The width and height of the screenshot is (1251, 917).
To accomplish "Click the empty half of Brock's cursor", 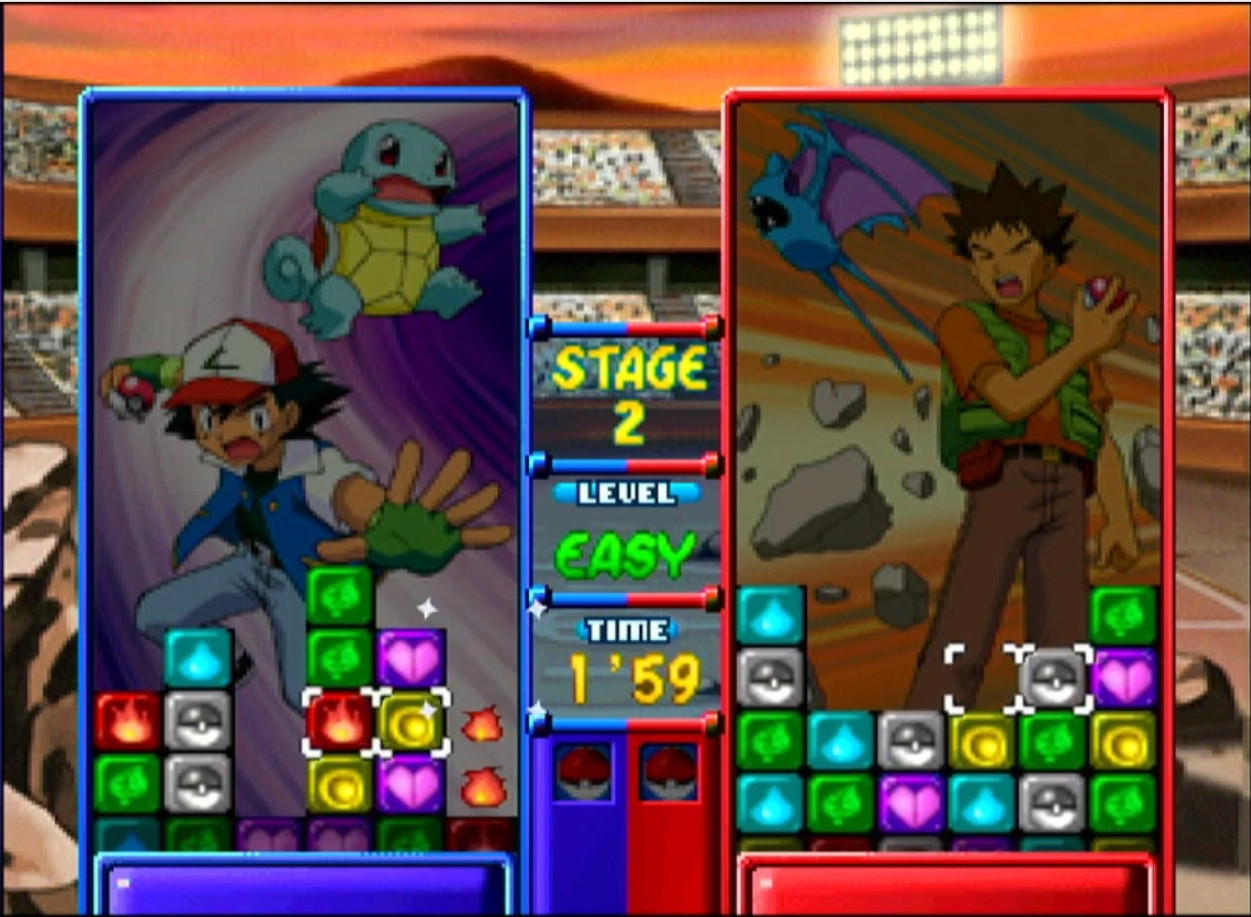I will (x=982, y=678).
